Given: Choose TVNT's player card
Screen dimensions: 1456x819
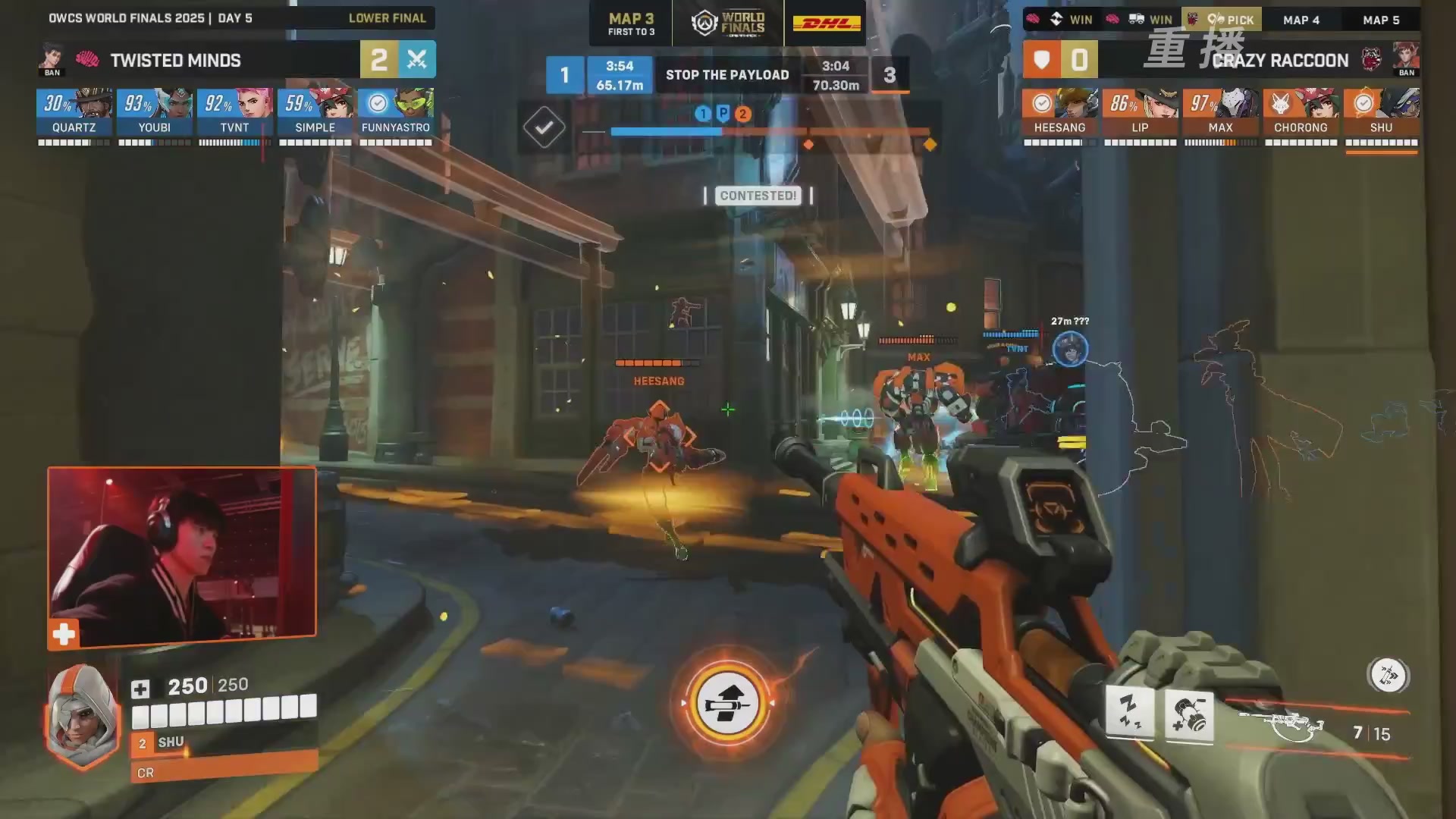Looking at the screenshot, I should pyautogui.click(x=235, y=112).
